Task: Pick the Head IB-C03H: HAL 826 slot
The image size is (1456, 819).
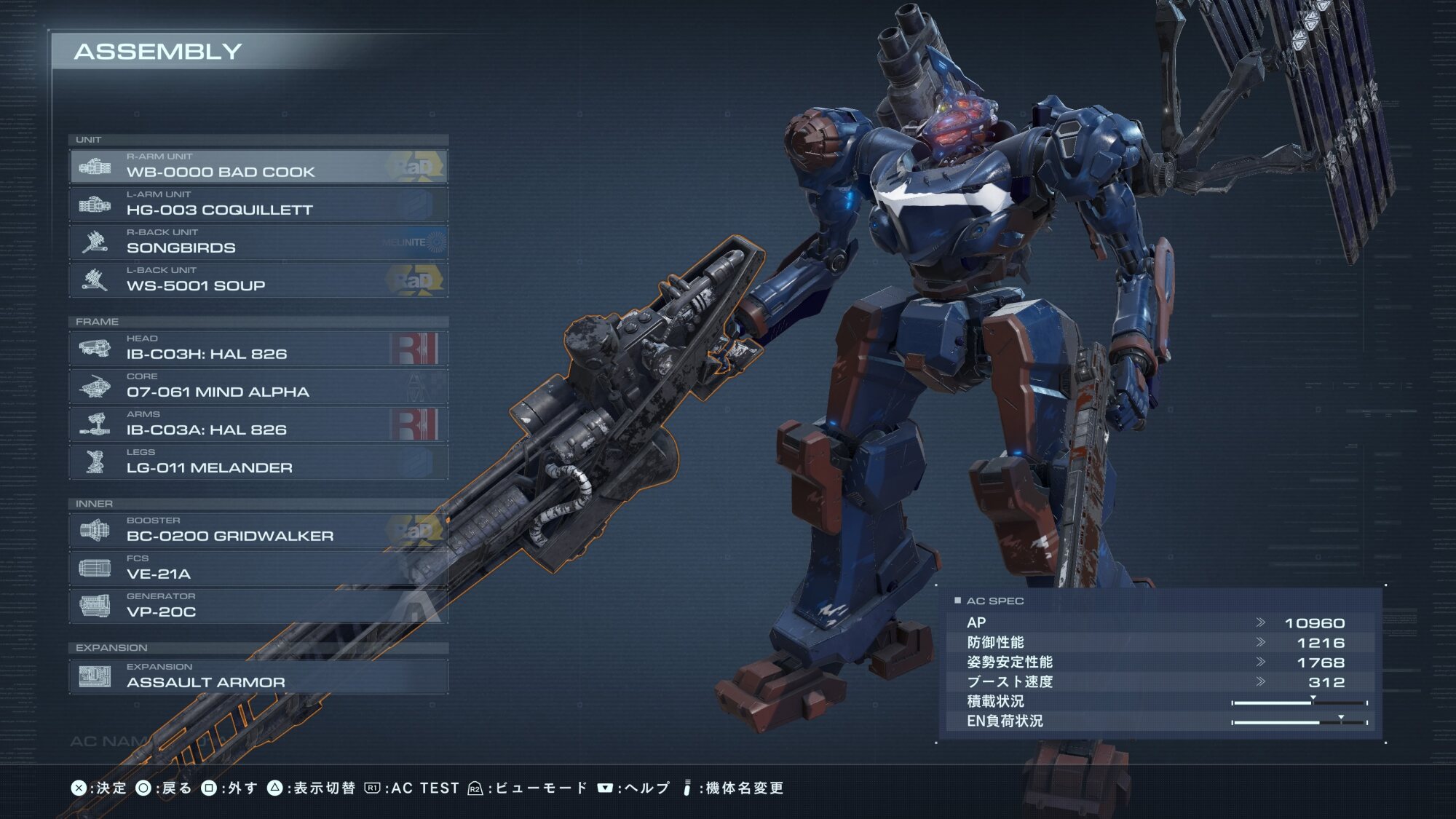Action: pos(258,349)
